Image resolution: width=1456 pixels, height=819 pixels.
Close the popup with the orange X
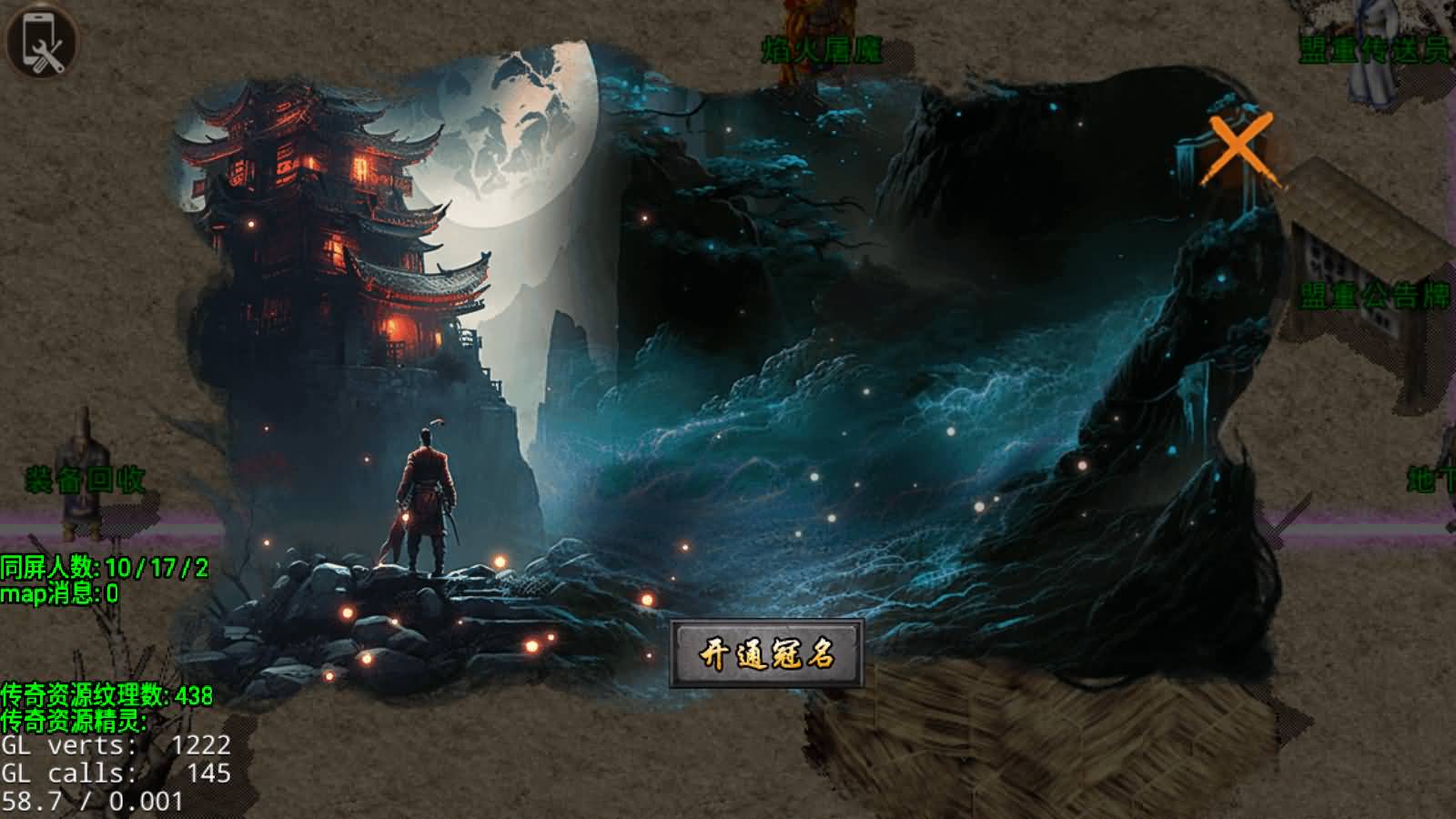tap(1239, 148)
